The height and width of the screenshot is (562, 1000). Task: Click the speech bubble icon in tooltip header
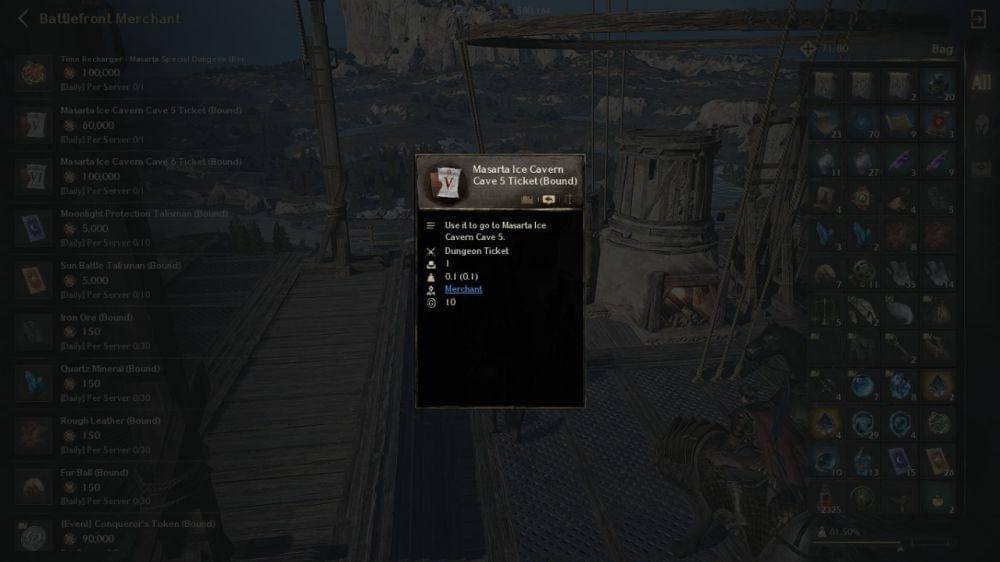548,200
